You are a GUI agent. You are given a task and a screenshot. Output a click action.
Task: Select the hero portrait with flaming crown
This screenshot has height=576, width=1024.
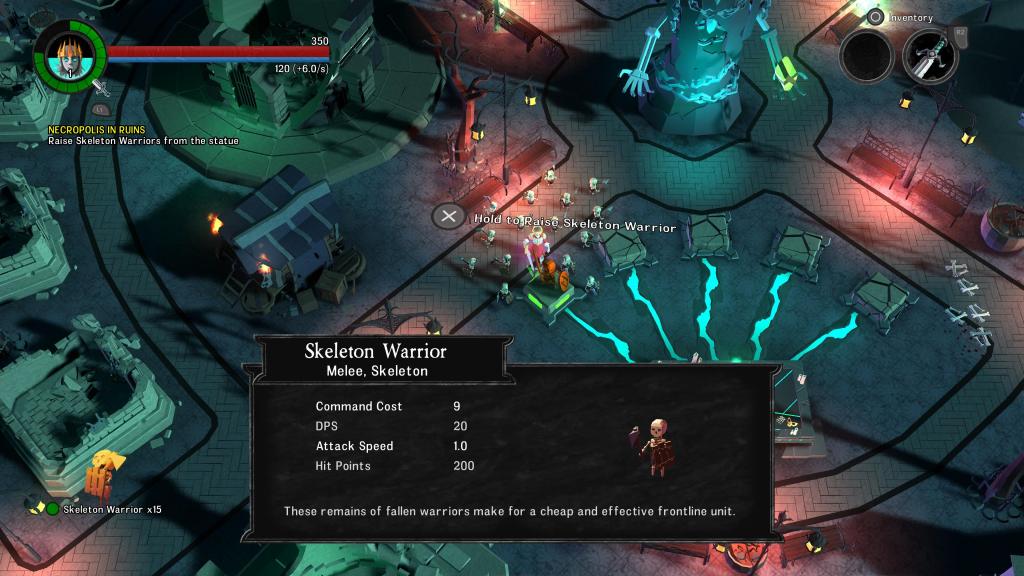[x=69, y=55]
